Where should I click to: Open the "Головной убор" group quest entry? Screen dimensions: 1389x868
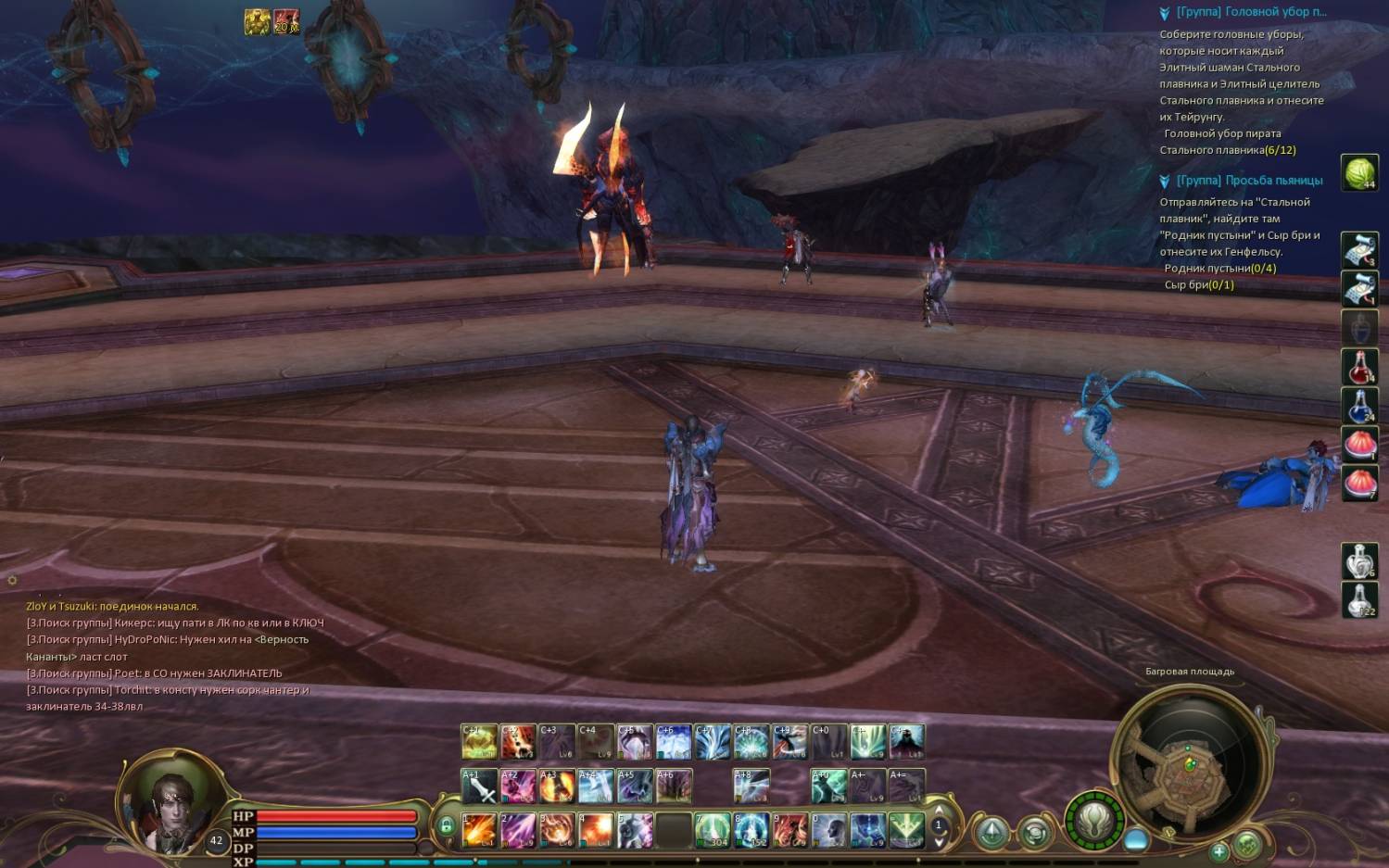point(1250,12)
